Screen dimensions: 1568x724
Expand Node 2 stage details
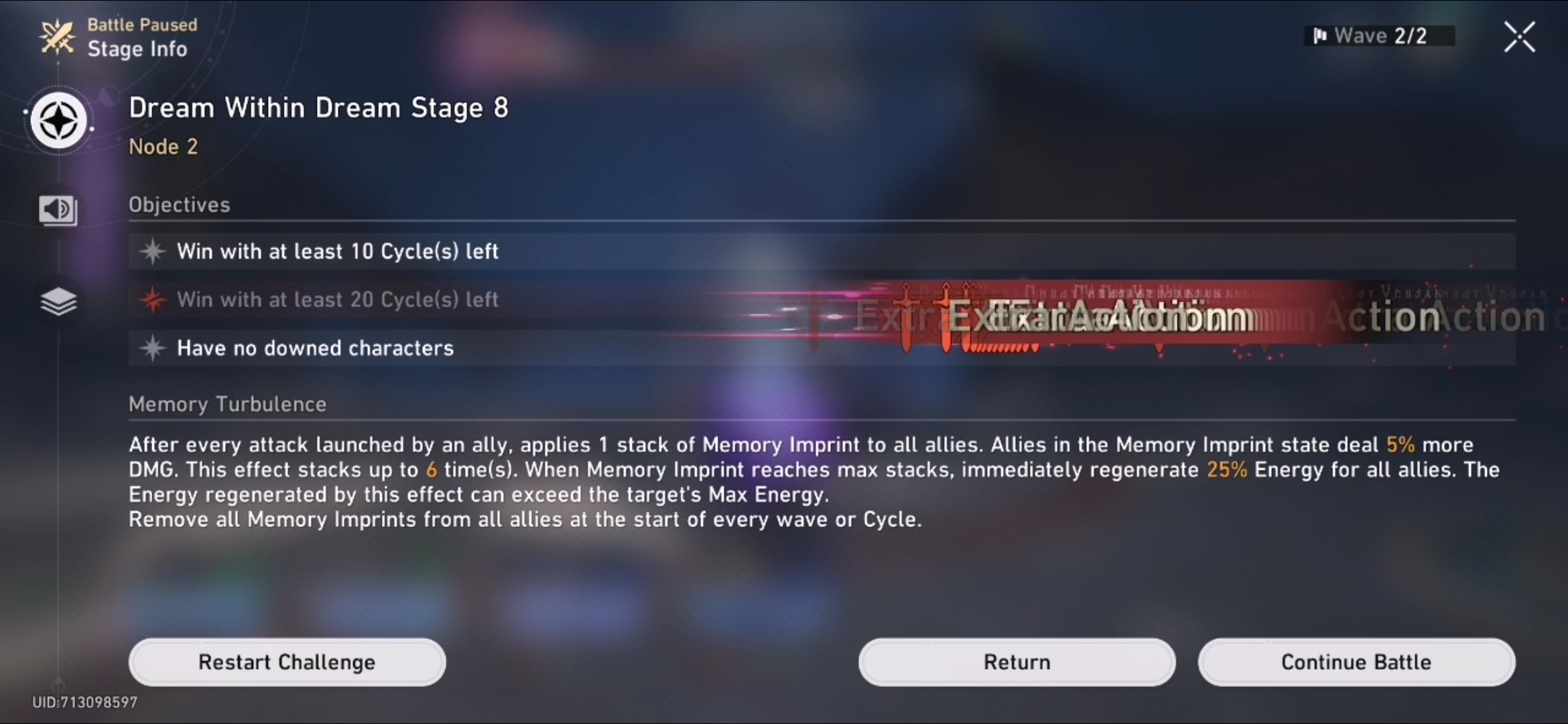tap(164, 147)
